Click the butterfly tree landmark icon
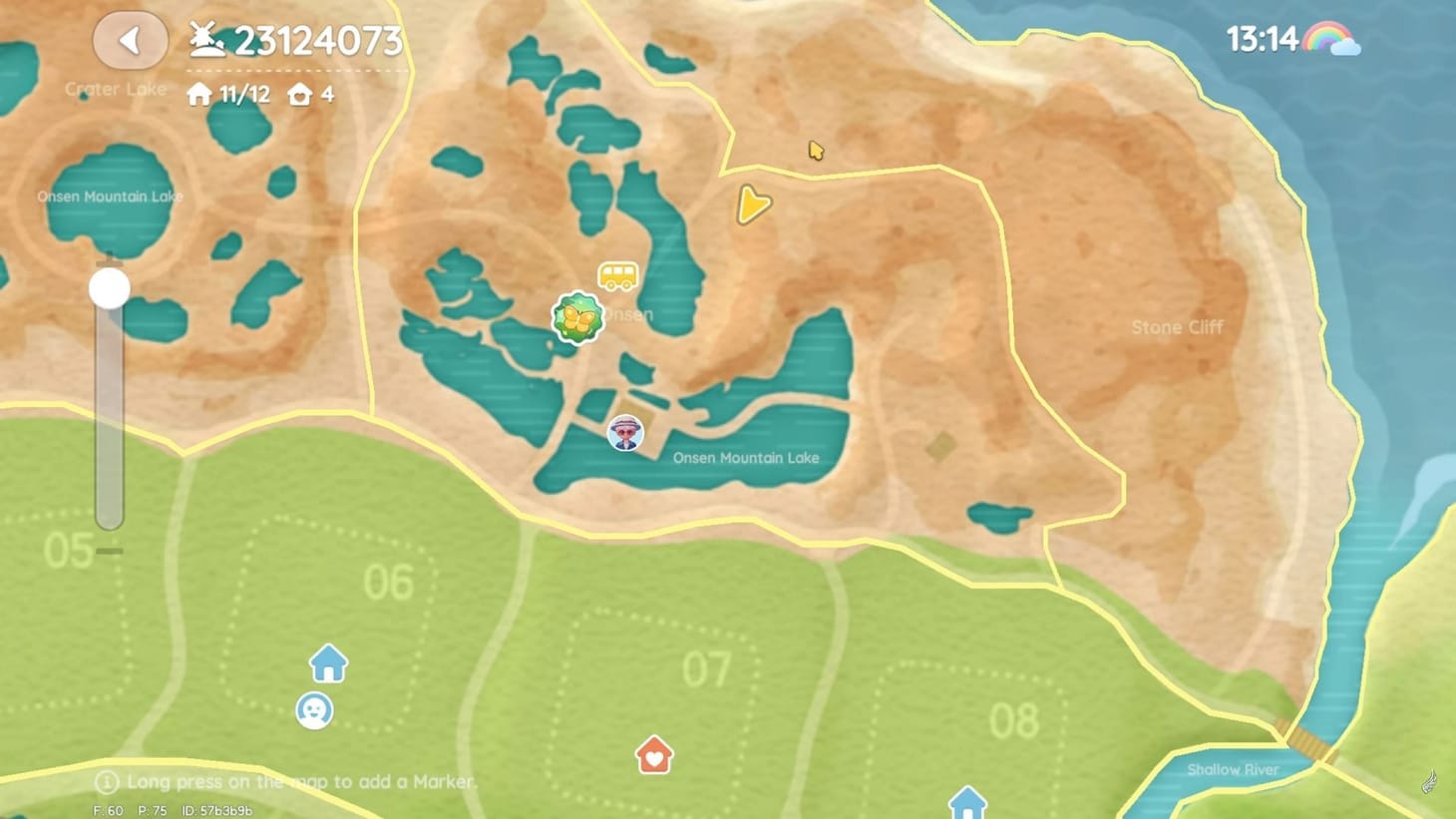This screenshot has width=1456, height=819. click(578, 318)
